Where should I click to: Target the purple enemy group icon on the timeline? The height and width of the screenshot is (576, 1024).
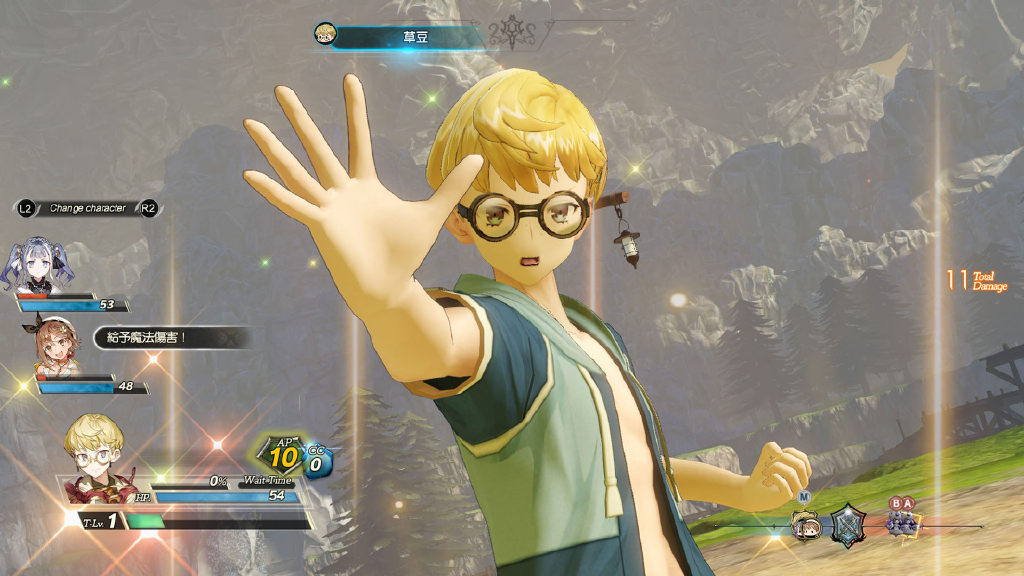(902, 525)
